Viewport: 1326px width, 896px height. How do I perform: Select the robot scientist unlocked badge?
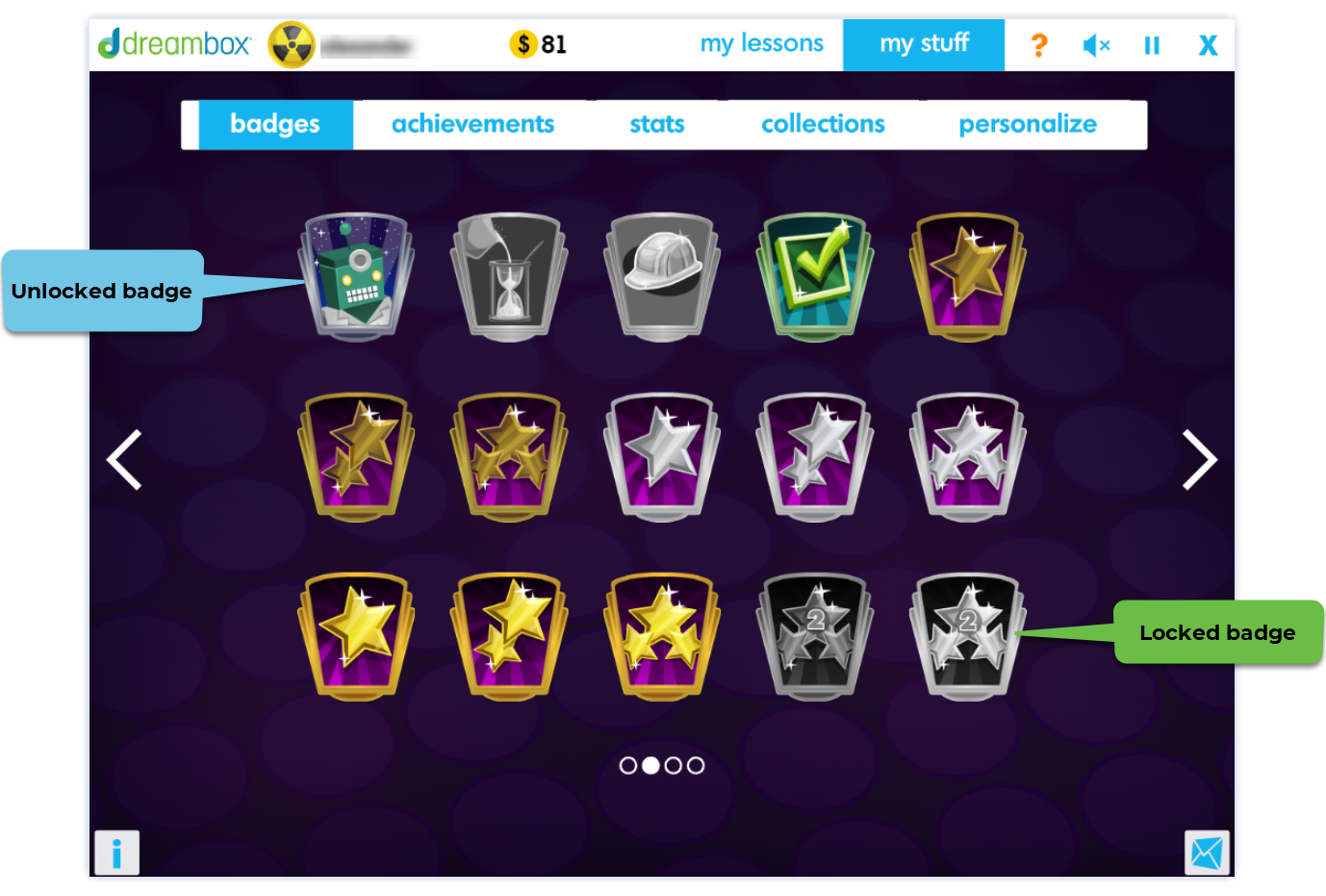tap(356, 276)
